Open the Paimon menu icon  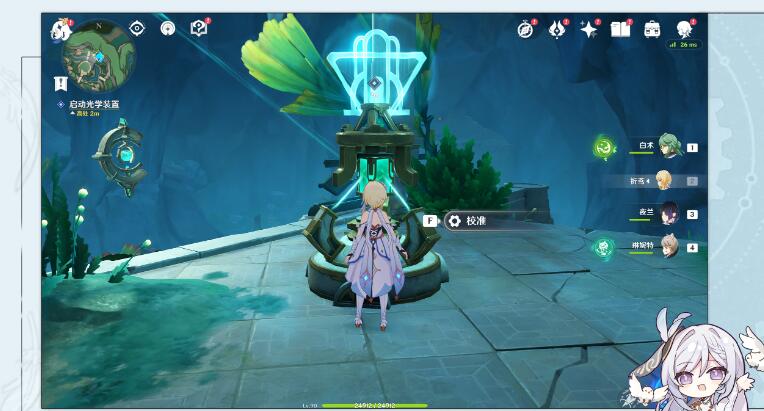(59, 29)
